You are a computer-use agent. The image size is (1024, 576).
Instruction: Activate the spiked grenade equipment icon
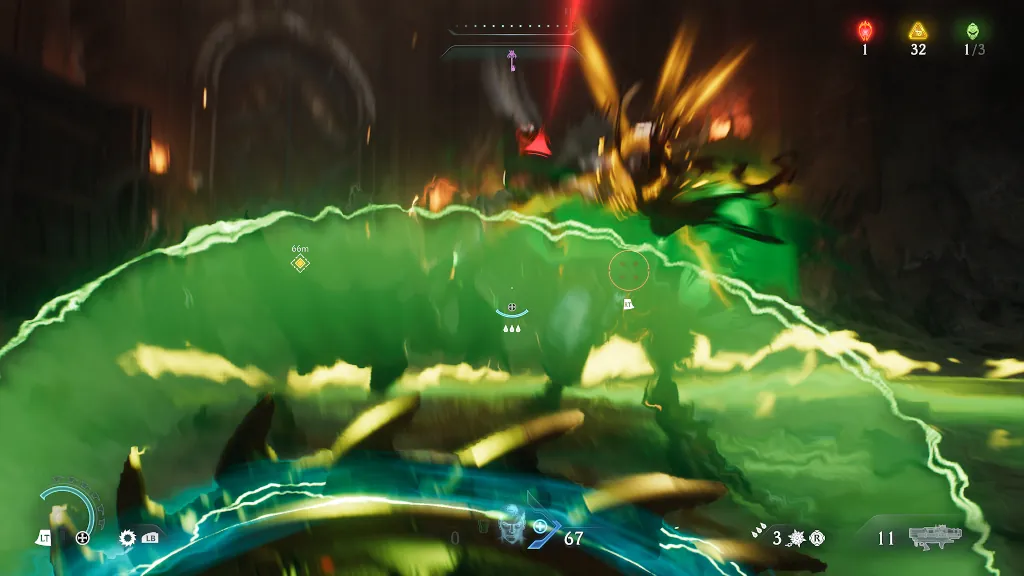tap(798, 538)
